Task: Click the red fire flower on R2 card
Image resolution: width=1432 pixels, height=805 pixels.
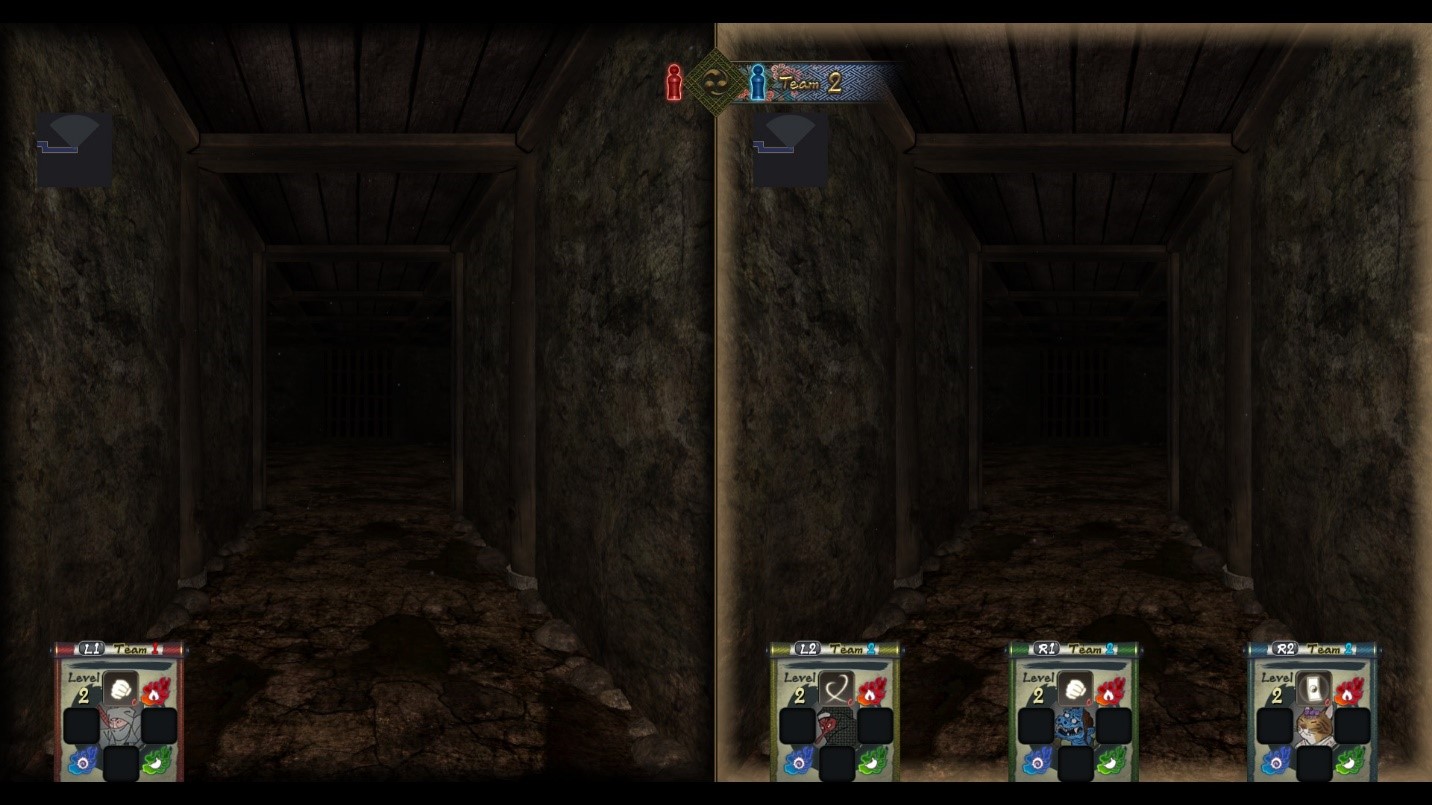Action: point(1348,692)
